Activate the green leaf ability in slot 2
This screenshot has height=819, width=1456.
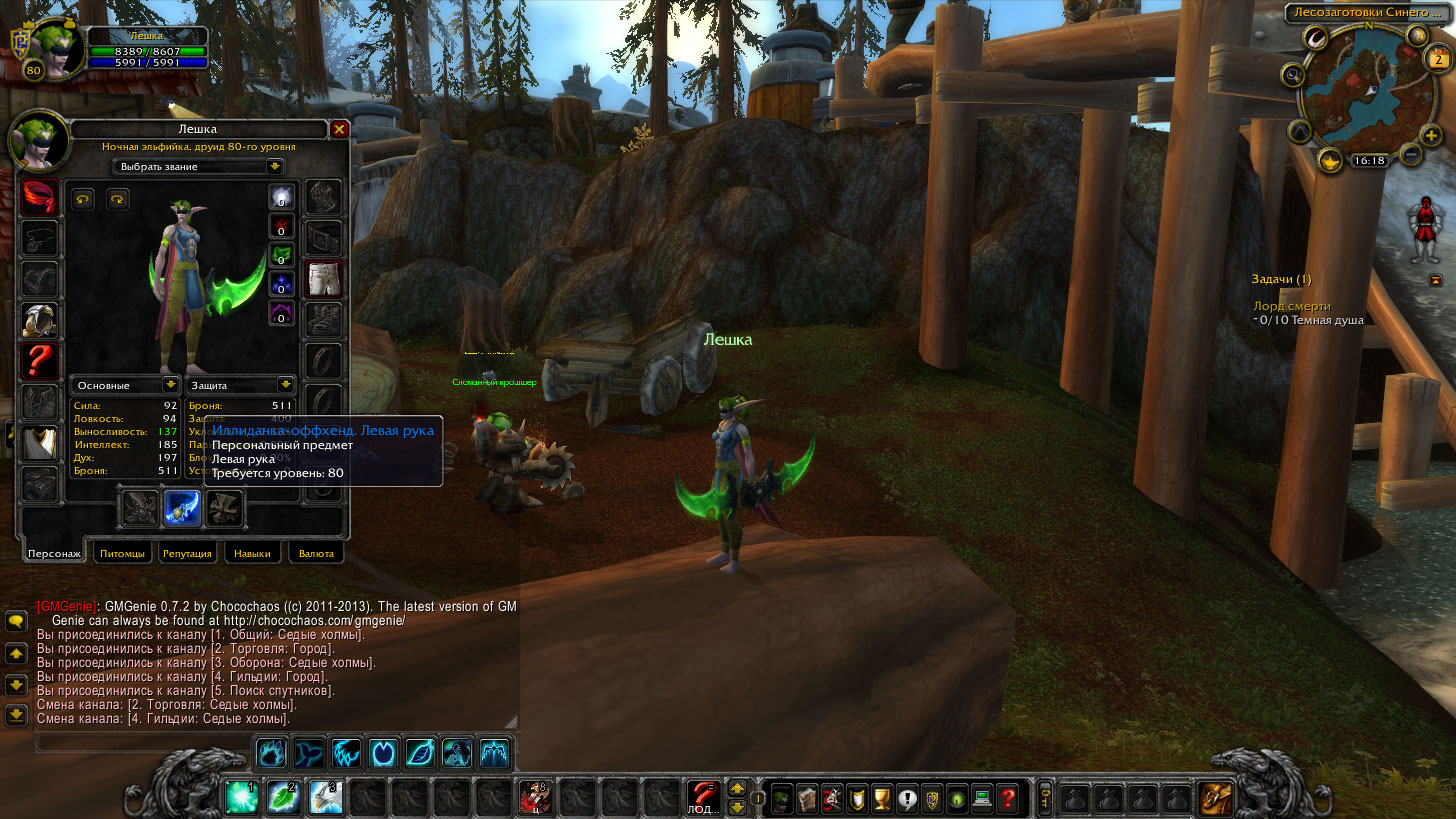[284, 798]
